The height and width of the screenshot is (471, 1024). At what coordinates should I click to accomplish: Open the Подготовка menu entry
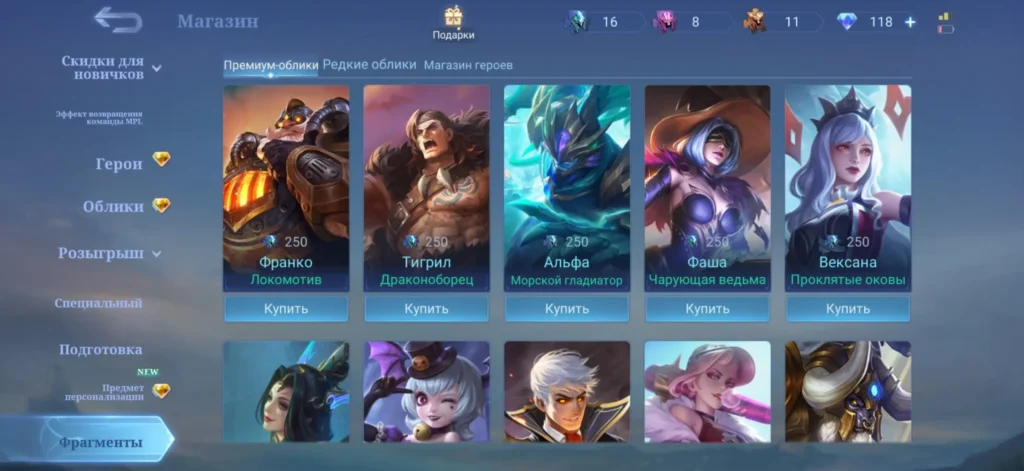coord(100,350)
